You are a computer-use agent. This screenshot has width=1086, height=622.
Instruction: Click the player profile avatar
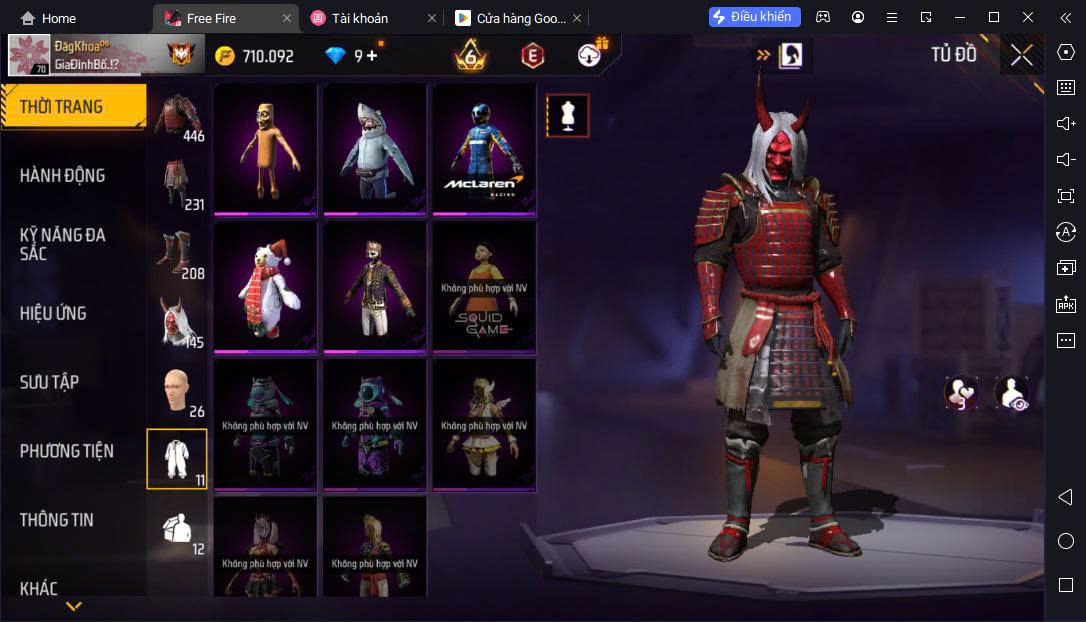point(30,56)
